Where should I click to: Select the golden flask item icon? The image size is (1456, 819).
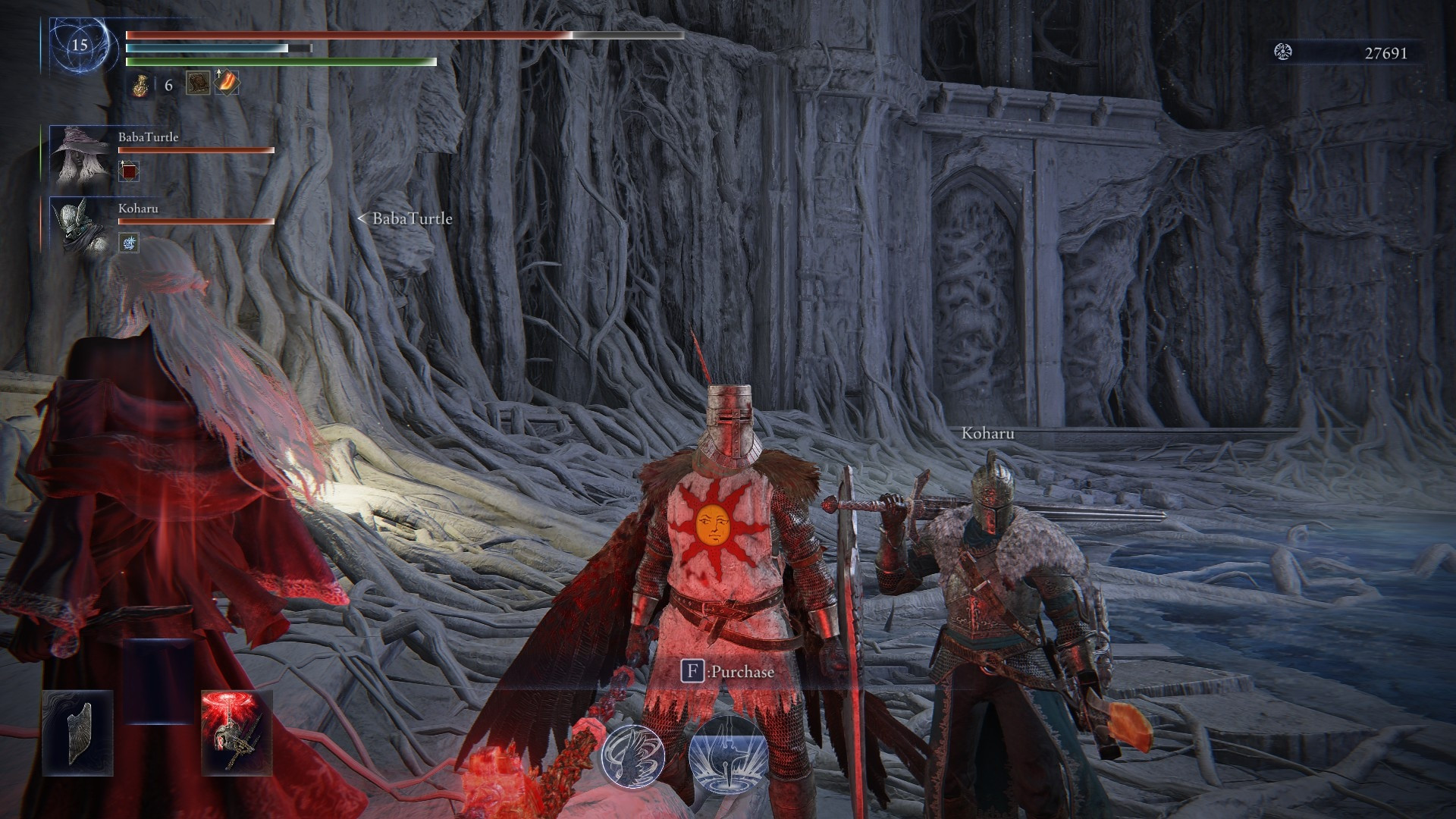pos(140,85)
